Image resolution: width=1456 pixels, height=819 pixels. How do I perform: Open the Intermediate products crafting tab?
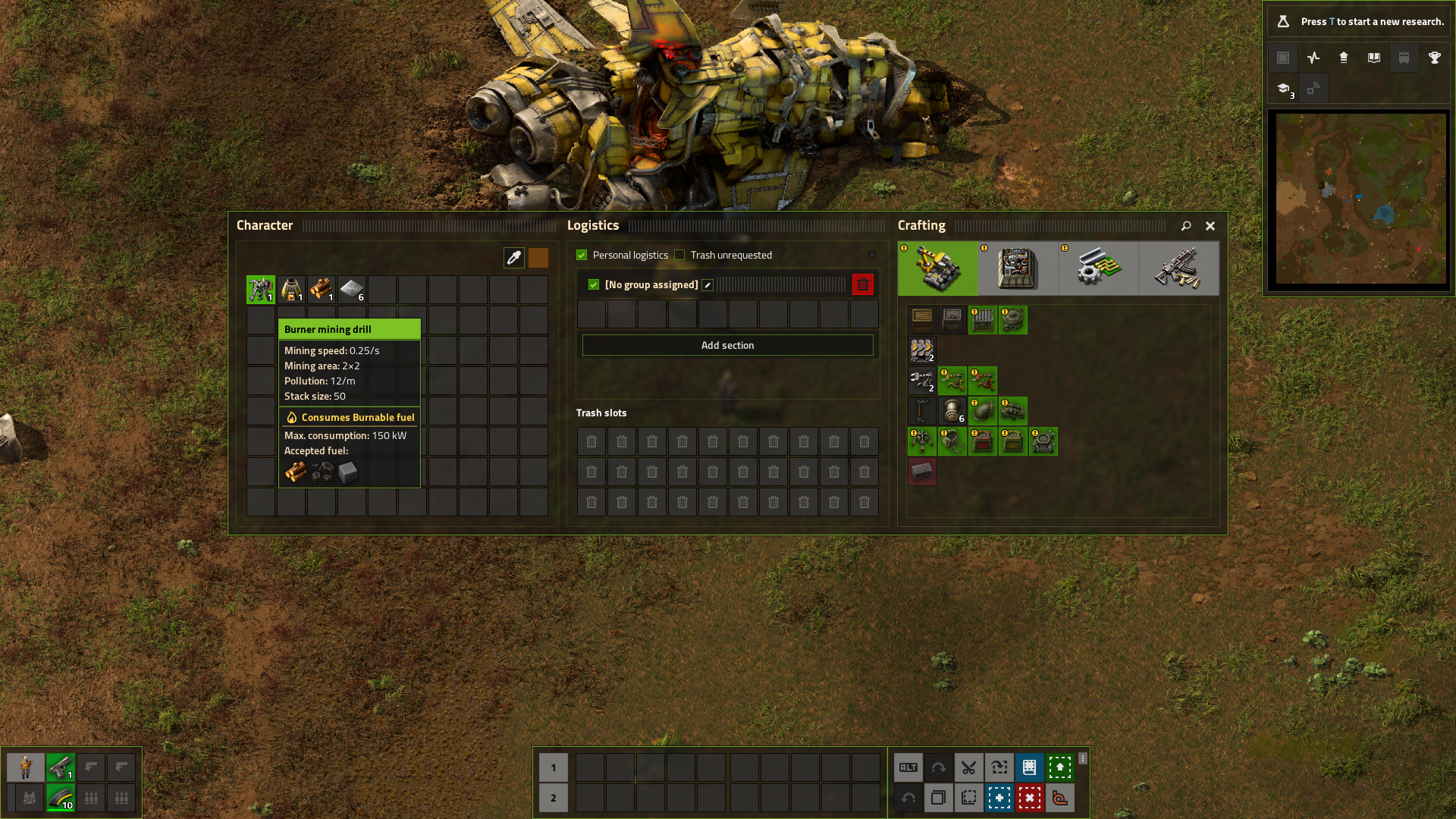(1098, 268)
